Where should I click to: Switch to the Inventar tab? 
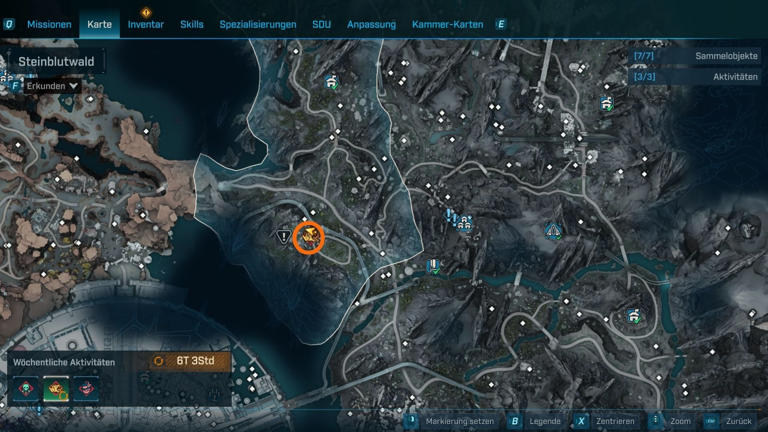146,24
